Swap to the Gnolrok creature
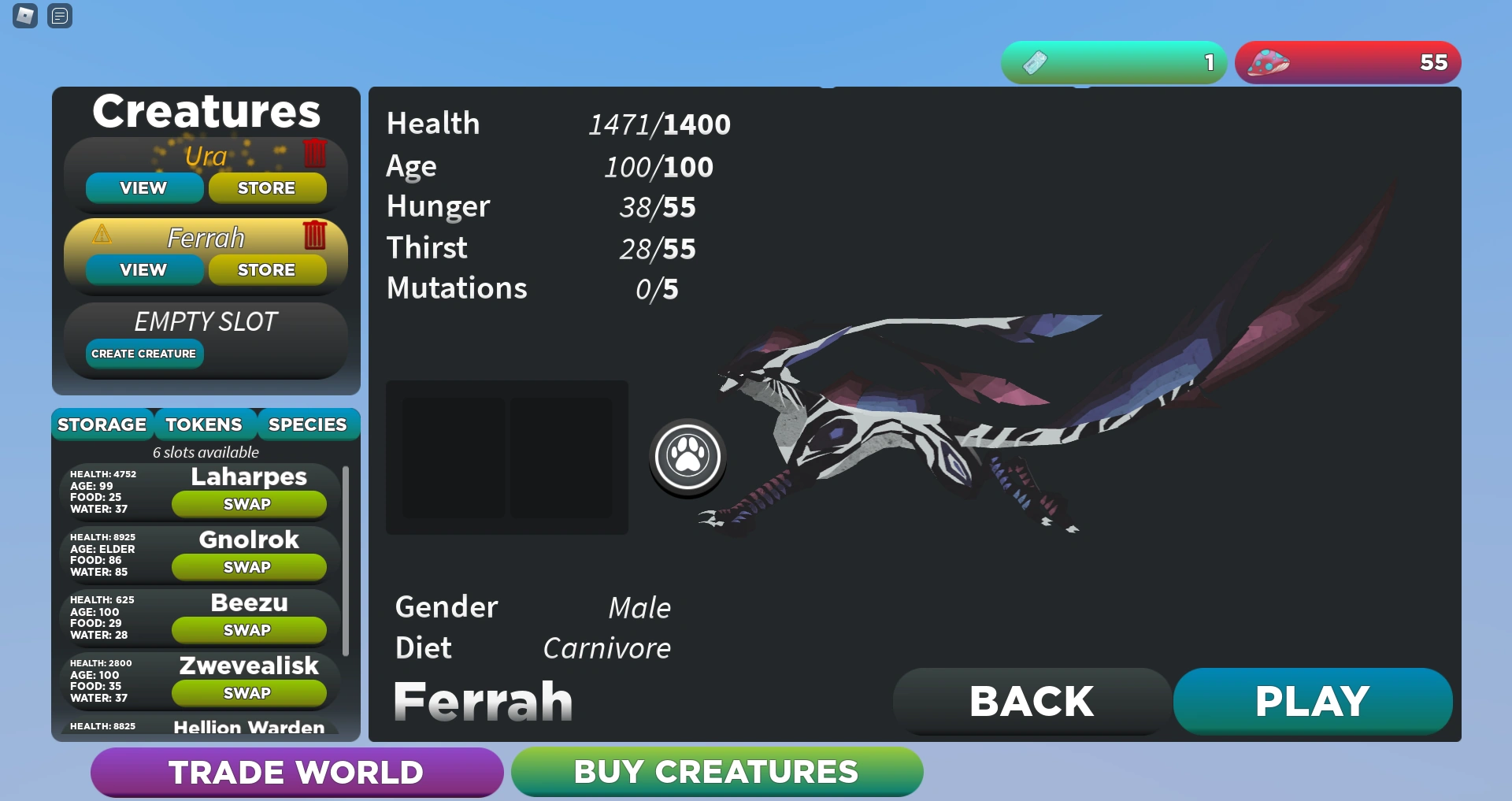This screenshot has height=801, width=1512. click(x=249, y=566)
